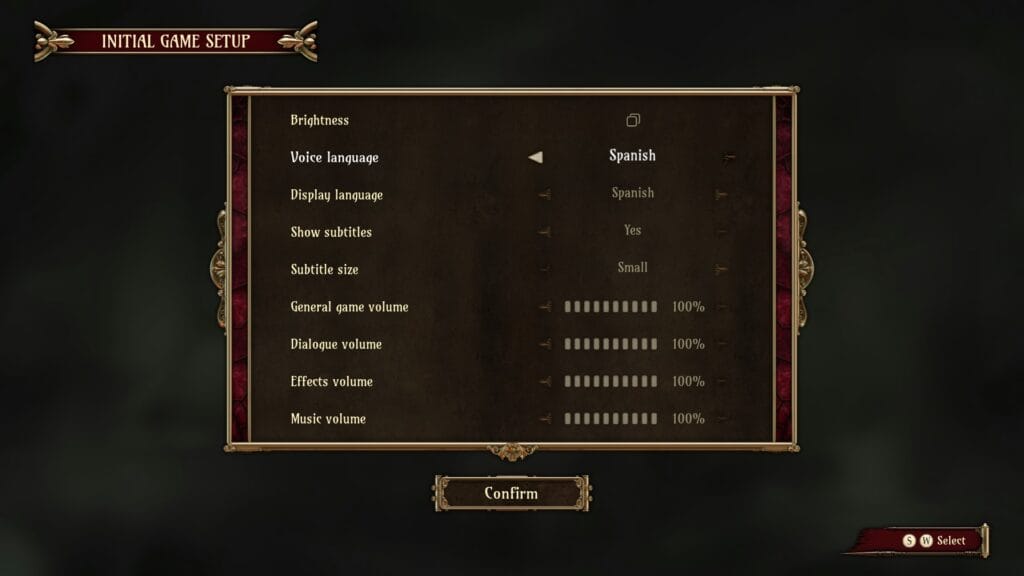1024x576 pixels.
Task: Switch Display language using its left arrow
Action: (x=544, y=194)
